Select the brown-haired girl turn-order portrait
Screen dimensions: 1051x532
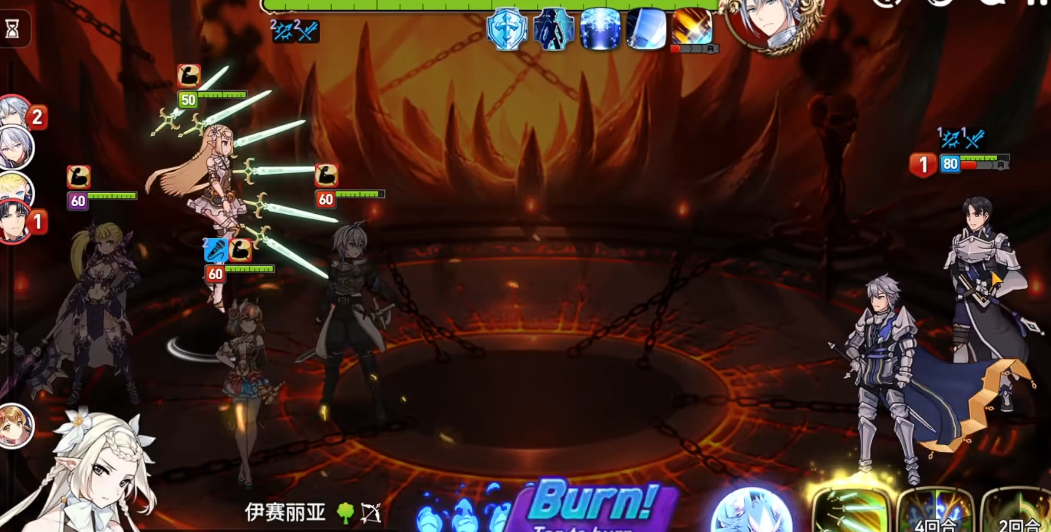pyautogui.click(x=15, y=425)
